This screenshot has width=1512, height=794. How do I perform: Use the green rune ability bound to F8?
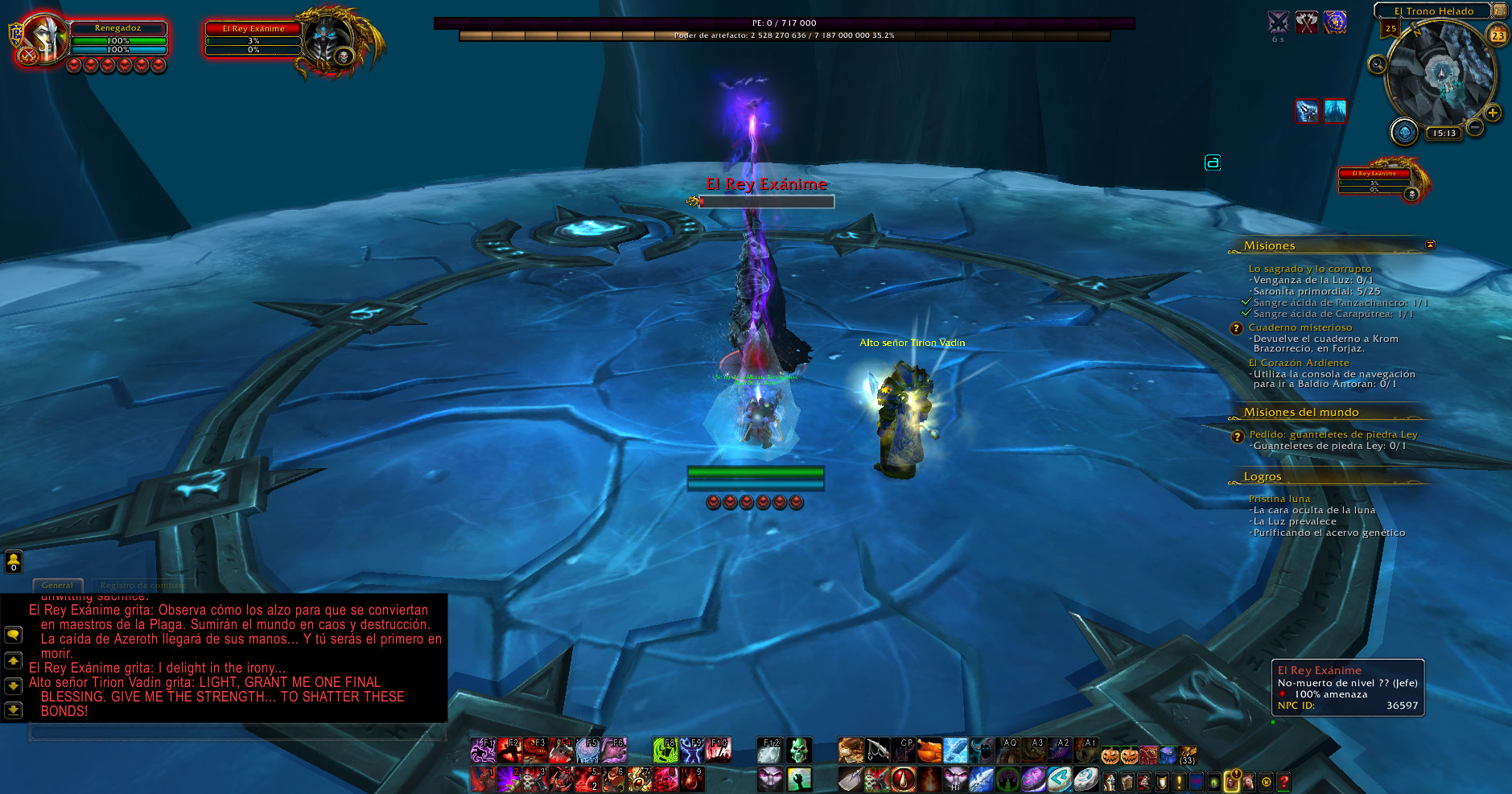tap(665, 751)
